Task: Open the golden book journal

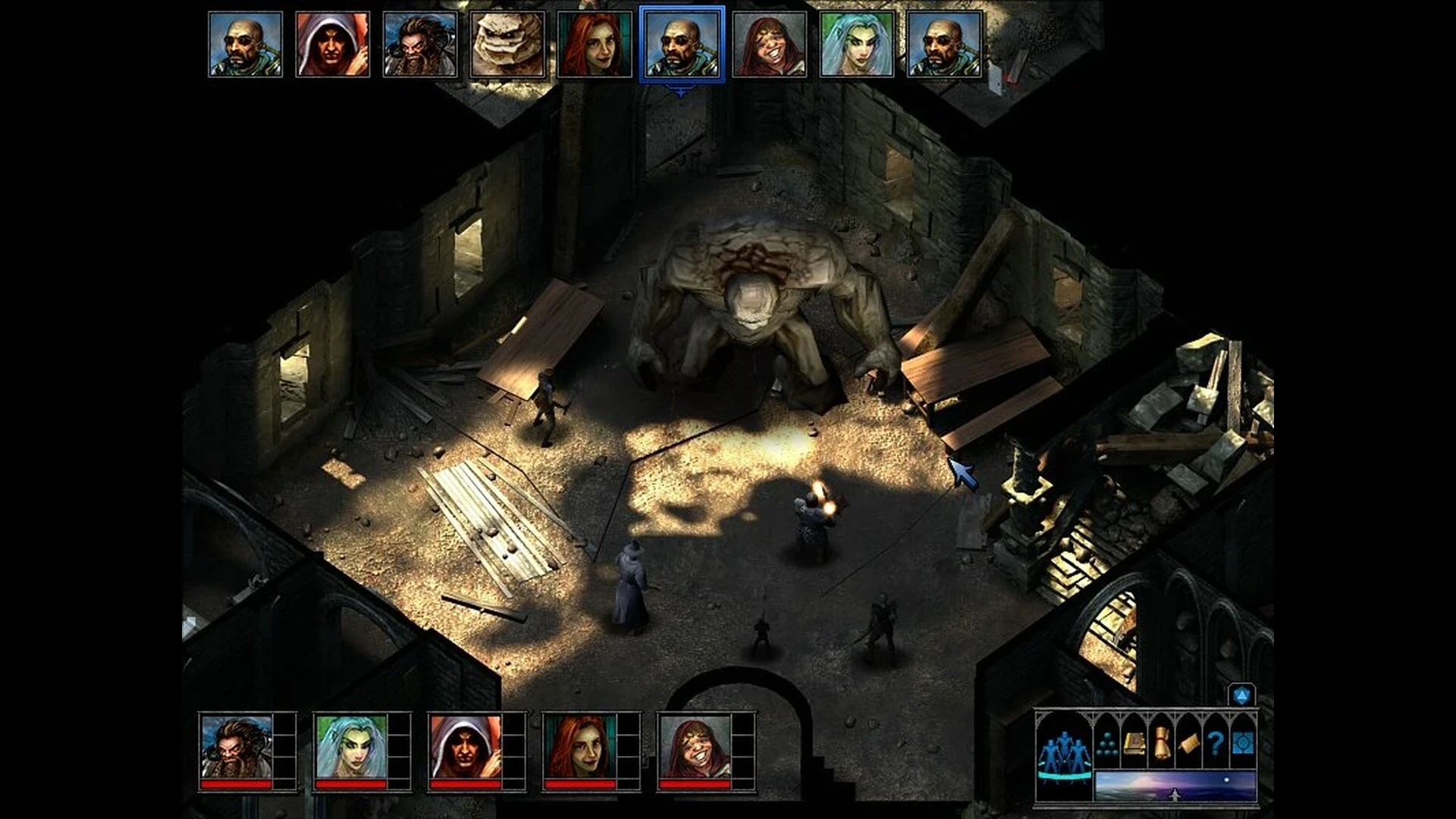Action: click(x=1133, y=744)
